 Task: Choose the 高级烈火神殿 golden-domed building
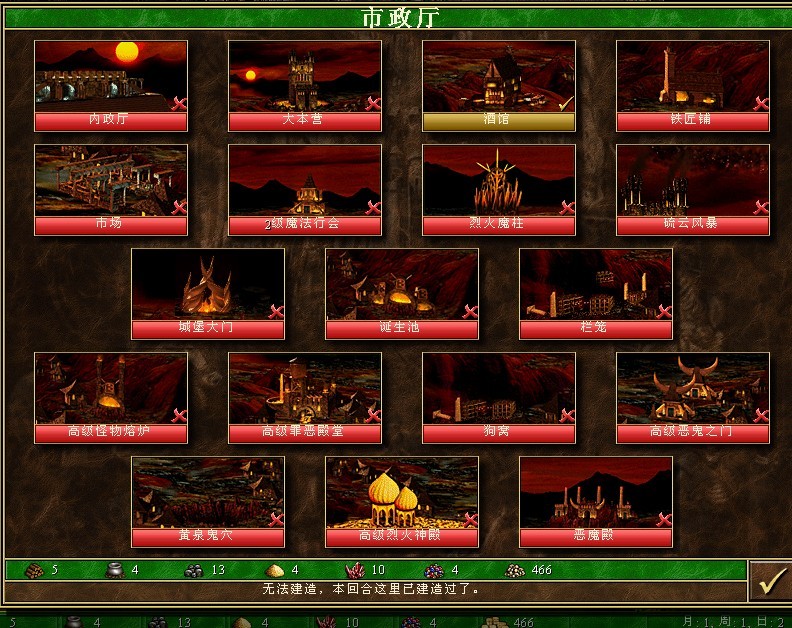[402, 502]
